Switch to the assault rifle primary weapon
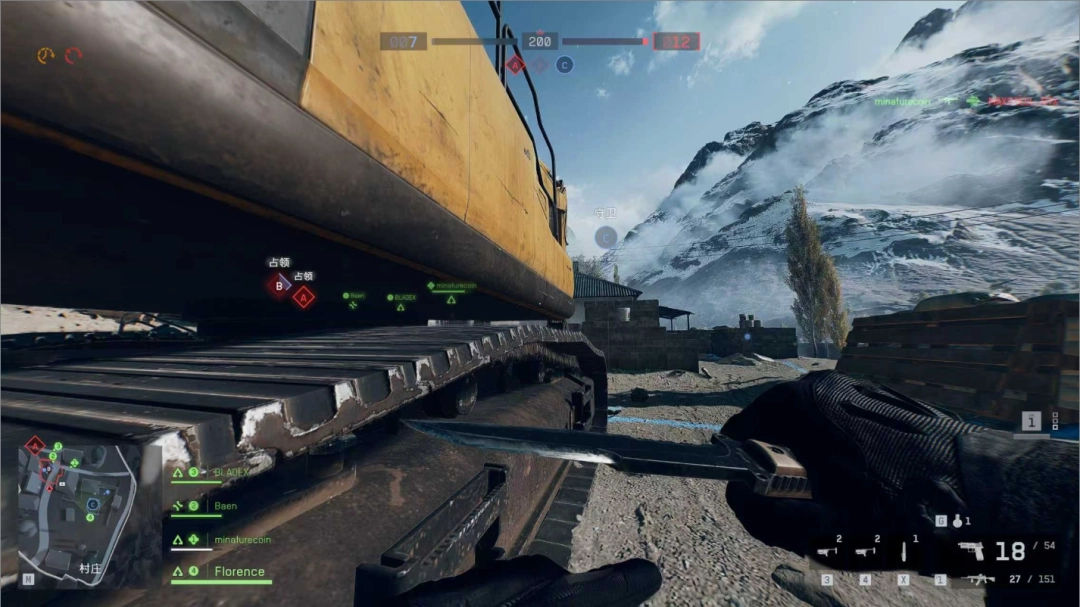Viewport: 1080px width, 607px height. [978, 579]
